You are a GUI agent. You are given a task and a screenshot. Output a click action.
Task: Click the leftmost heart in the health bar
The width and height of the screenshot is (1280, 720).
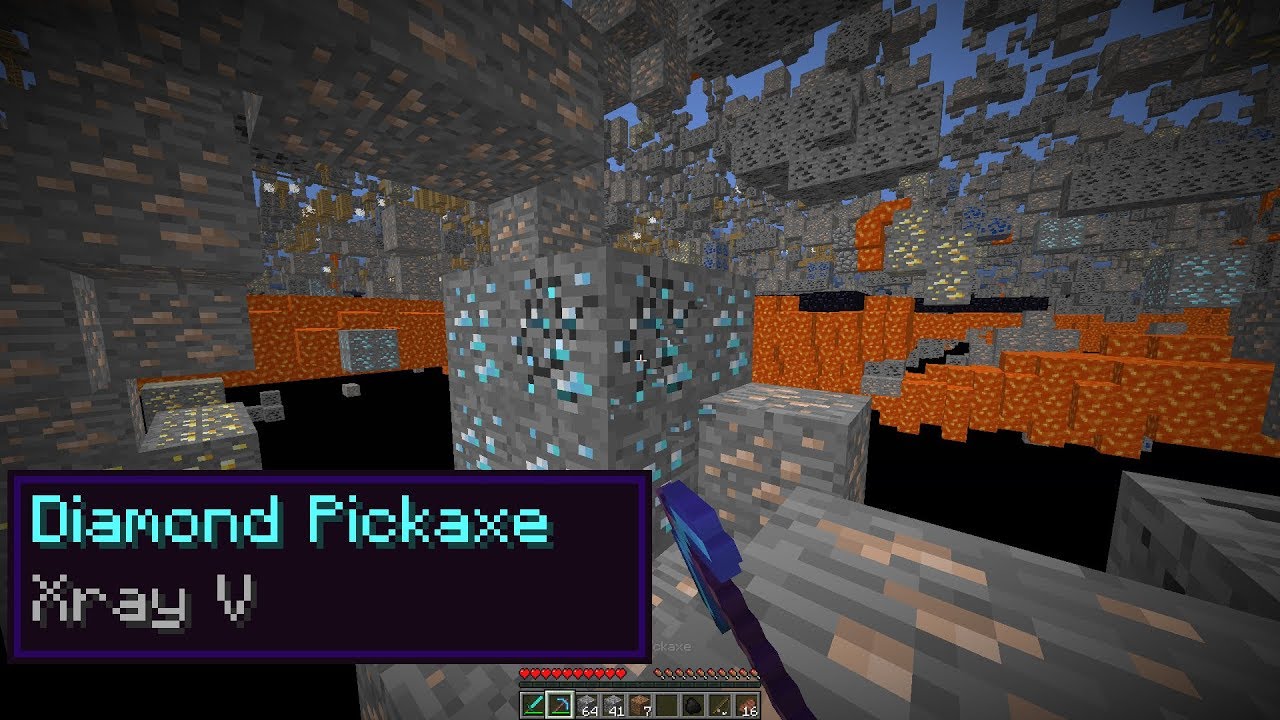click(524, 672)
